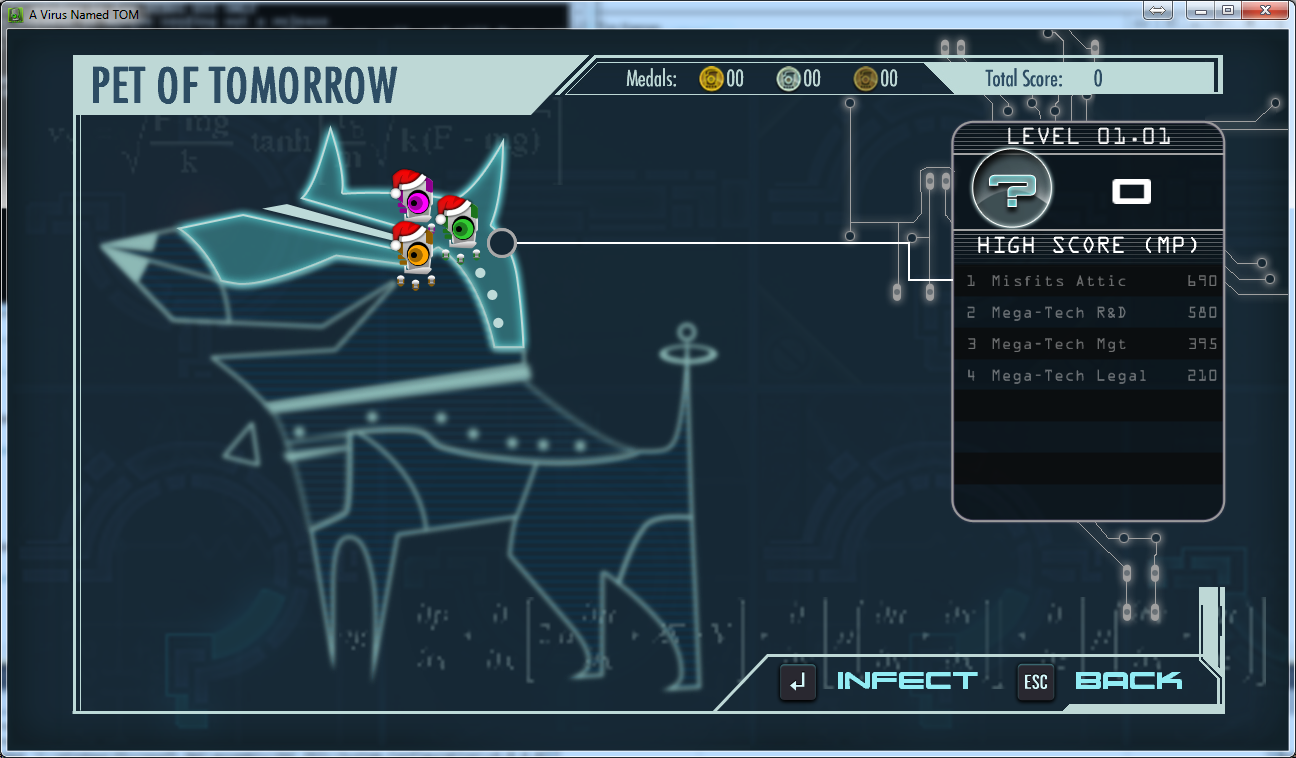Click the Misfits Attic high score entry

click(x=1085, y=281)
